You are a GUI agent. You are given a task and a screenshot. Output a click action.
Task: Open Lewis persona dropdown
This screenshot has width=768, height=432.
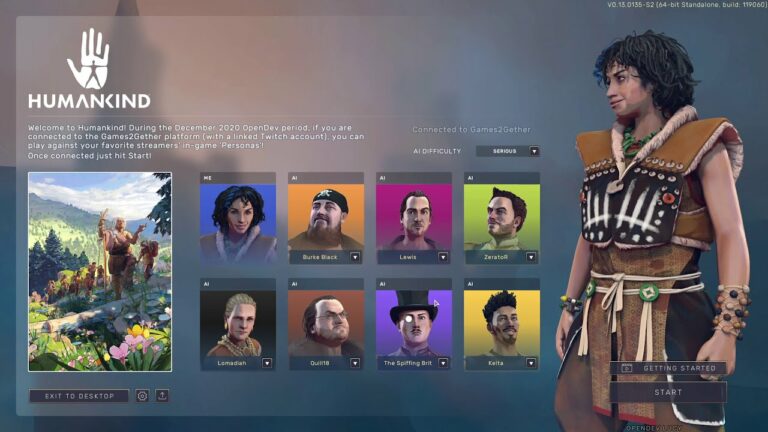click(443, 257)
